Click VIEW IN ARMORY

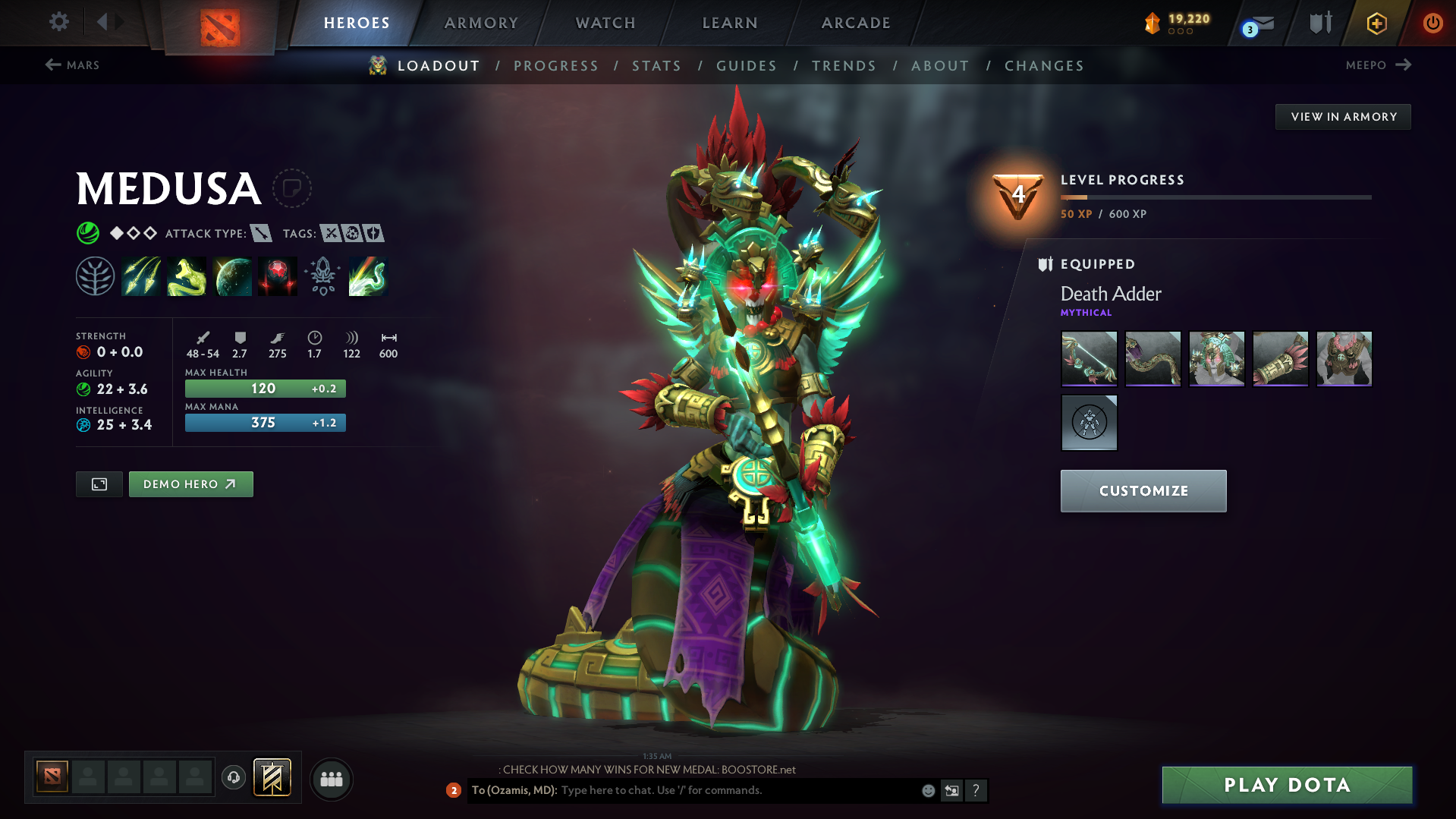(x=1342, y=116)
